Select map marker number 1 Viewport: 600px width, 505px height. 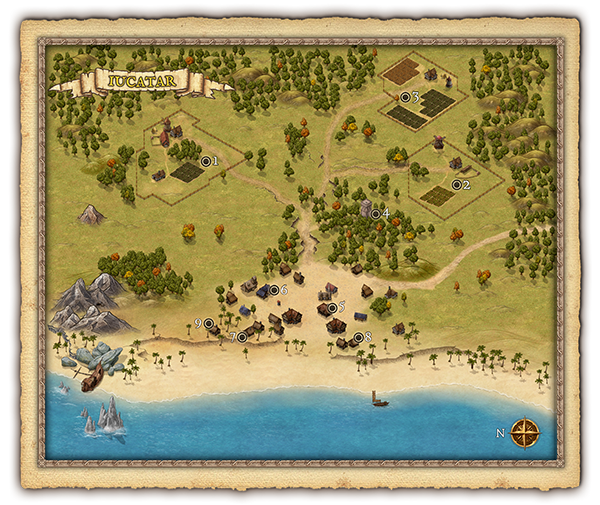point(206,160)
